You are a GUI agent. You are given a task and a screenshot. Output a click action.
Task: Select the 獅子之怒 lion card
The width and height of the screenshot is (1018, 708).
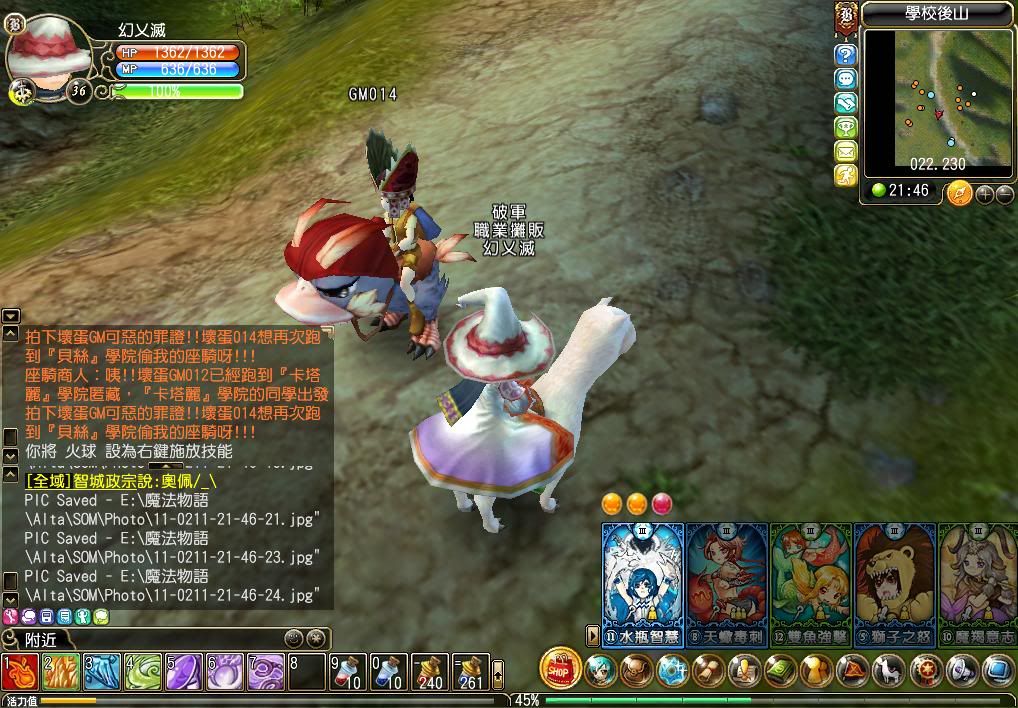point(895,580)
